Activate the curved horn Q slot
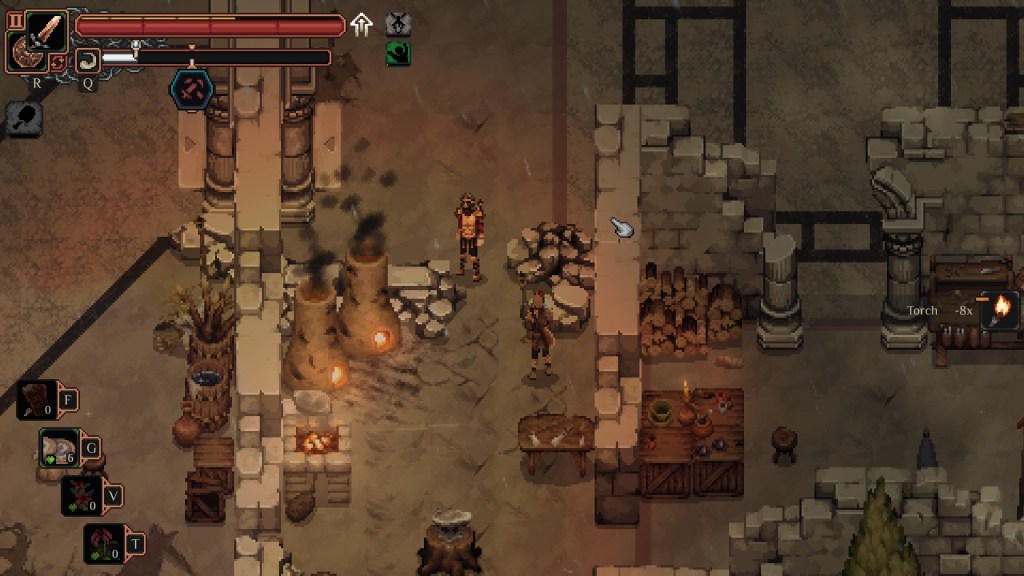The height and width of the screenshot is (576, 1024). [88, 60]
